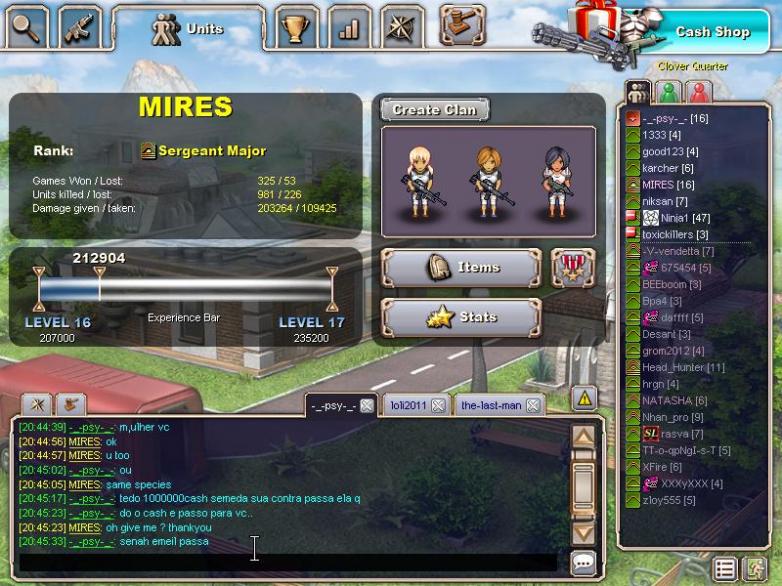Open the bar chart rankings tab
This screenshot has width=782, height=586.
coord(348,28)
